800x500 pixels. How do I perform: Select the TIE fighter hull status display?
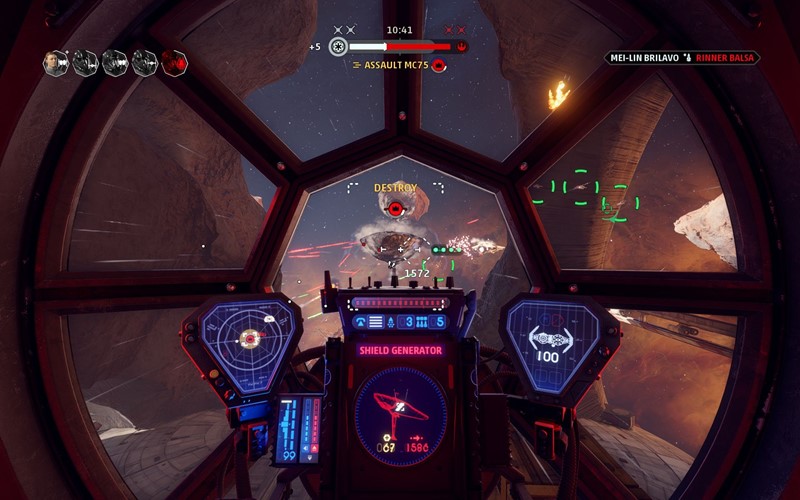(x=551, y=340)
